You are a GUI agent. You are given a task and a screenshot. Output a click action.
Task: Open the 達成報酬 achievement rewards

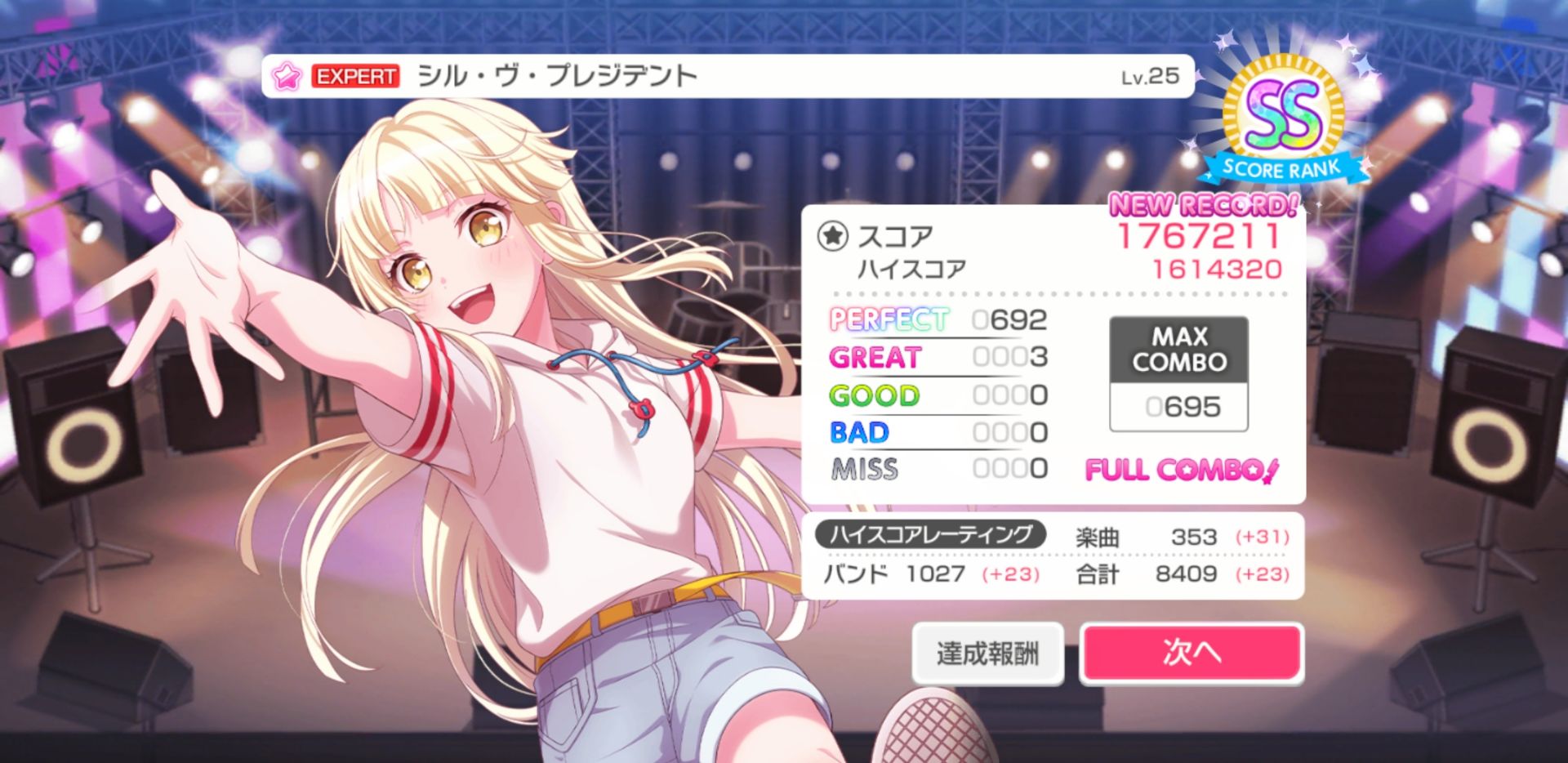coord(987,654)
